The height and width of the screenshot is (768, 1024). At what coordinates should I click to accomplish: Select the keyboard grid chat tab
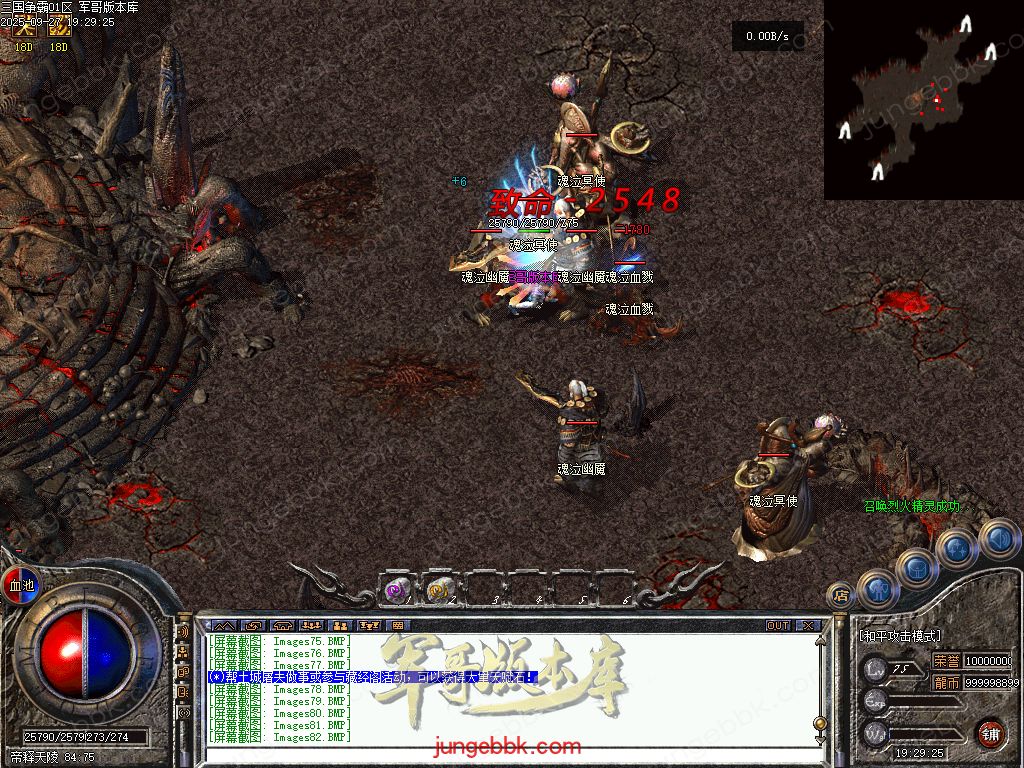[397, 626]
